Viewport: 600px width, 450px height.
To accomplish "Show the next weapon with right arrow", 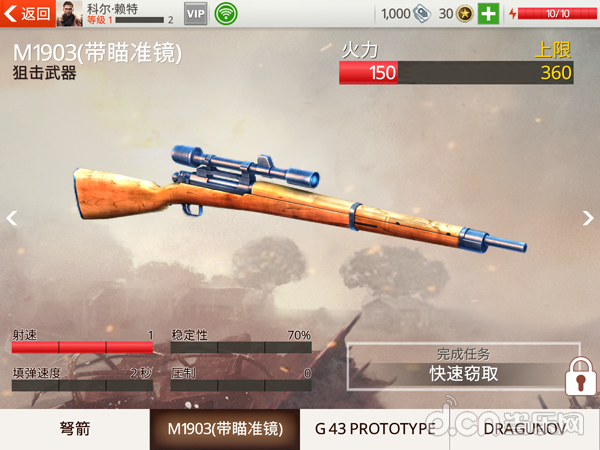I will [588, 218].
